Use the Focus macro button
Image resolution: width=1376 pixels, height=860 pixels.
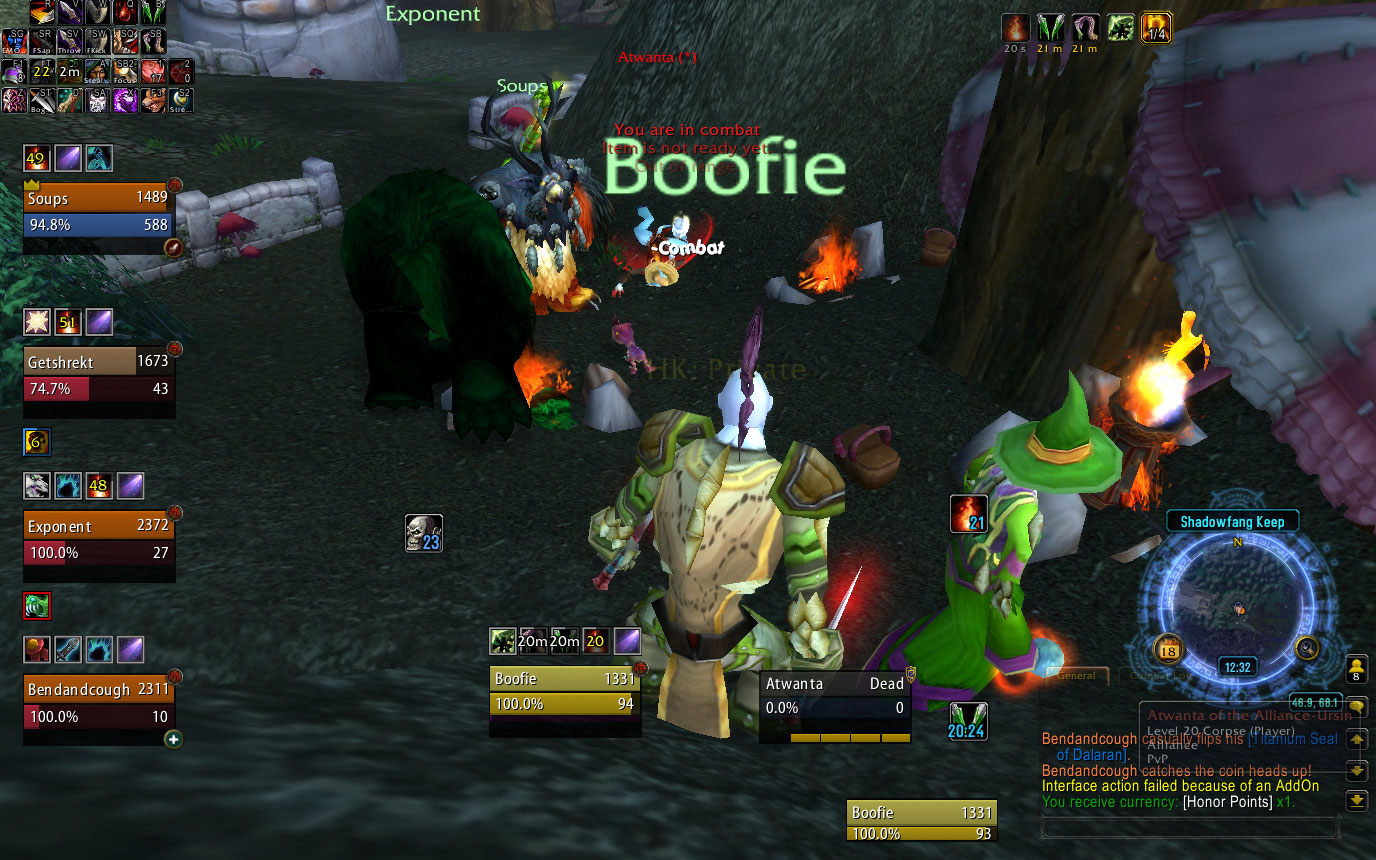(126, 70)
